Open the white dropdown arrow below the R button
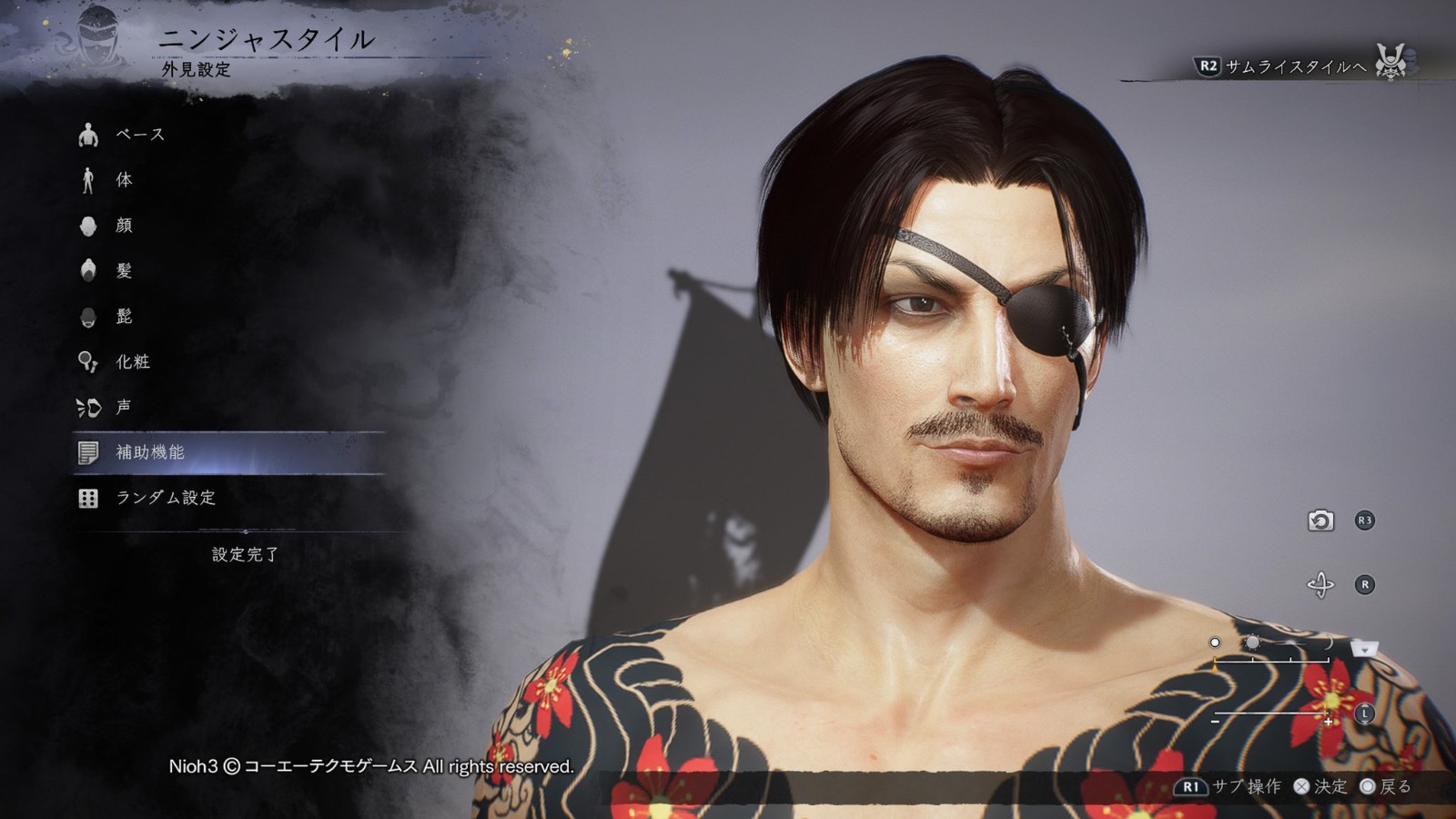 (1365, 648)
